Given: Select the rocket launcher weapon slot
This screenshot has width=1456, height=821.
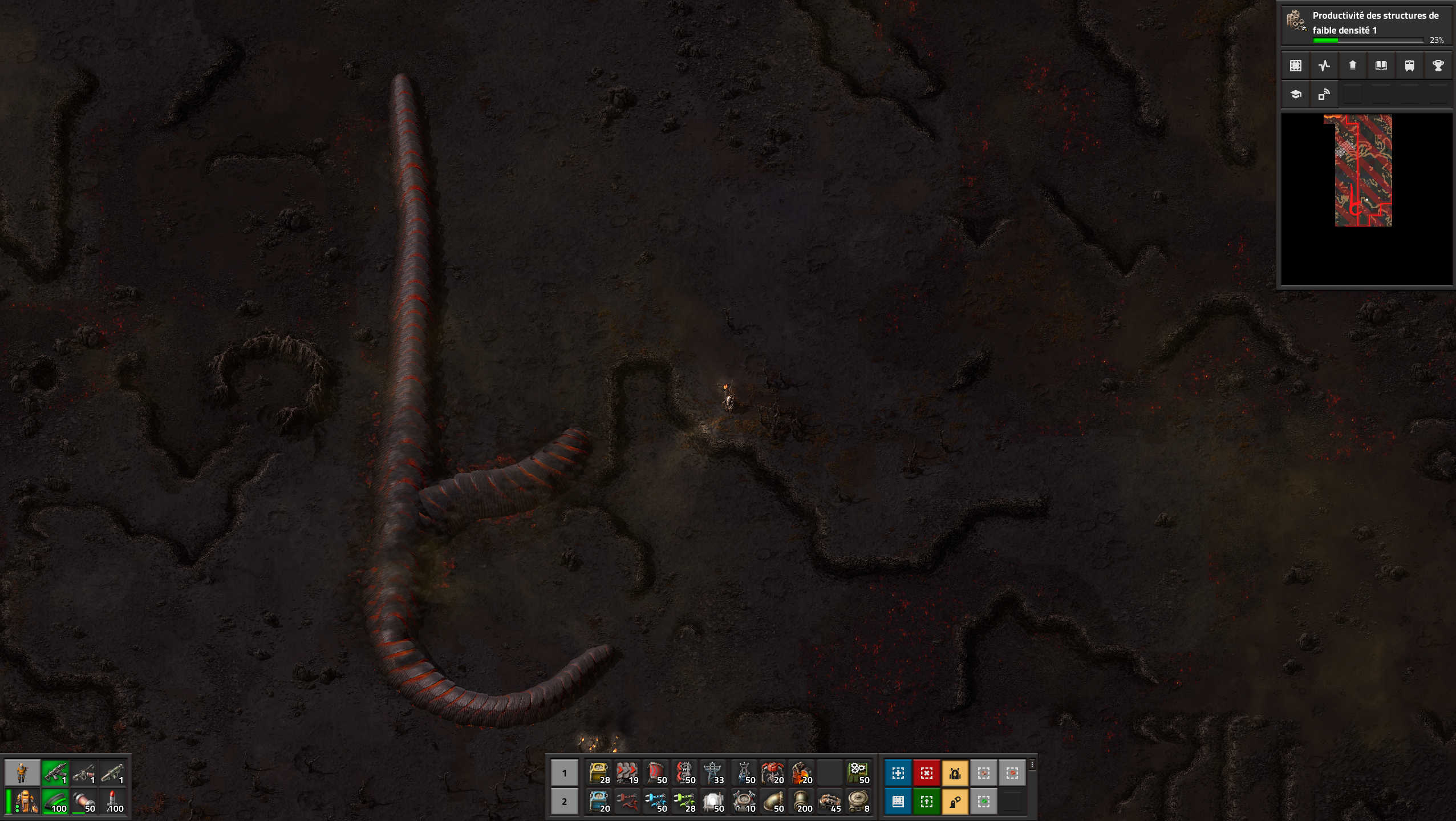Looking at the screenshot, I should pos(112,773).
